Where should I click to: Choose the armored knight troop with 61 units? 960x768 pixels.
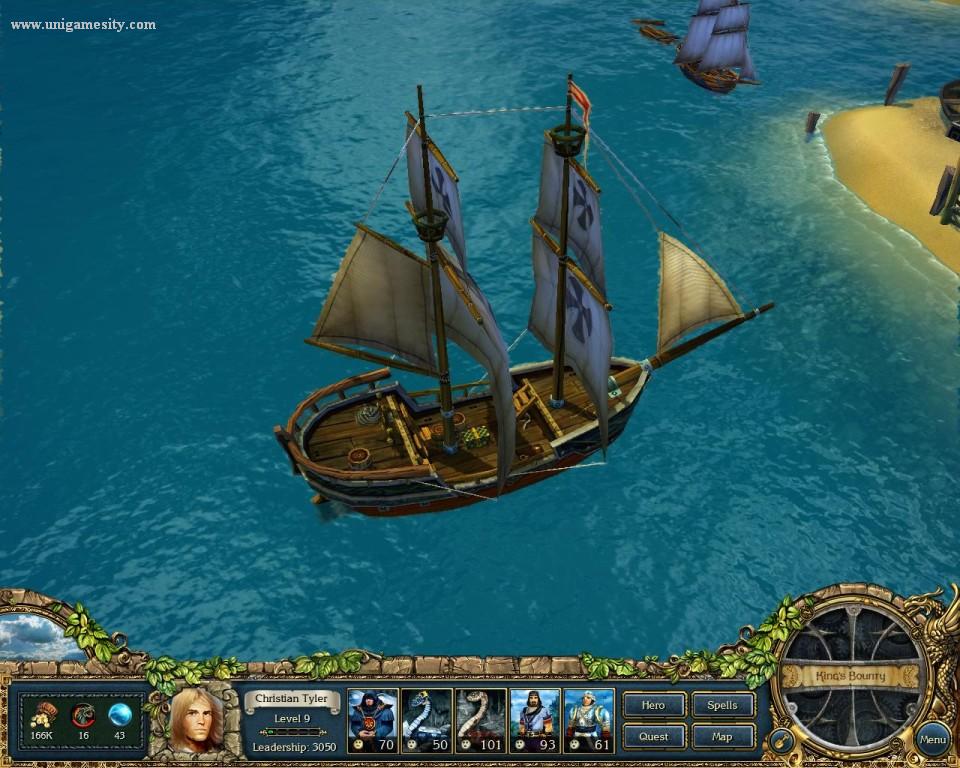[589, 719]
